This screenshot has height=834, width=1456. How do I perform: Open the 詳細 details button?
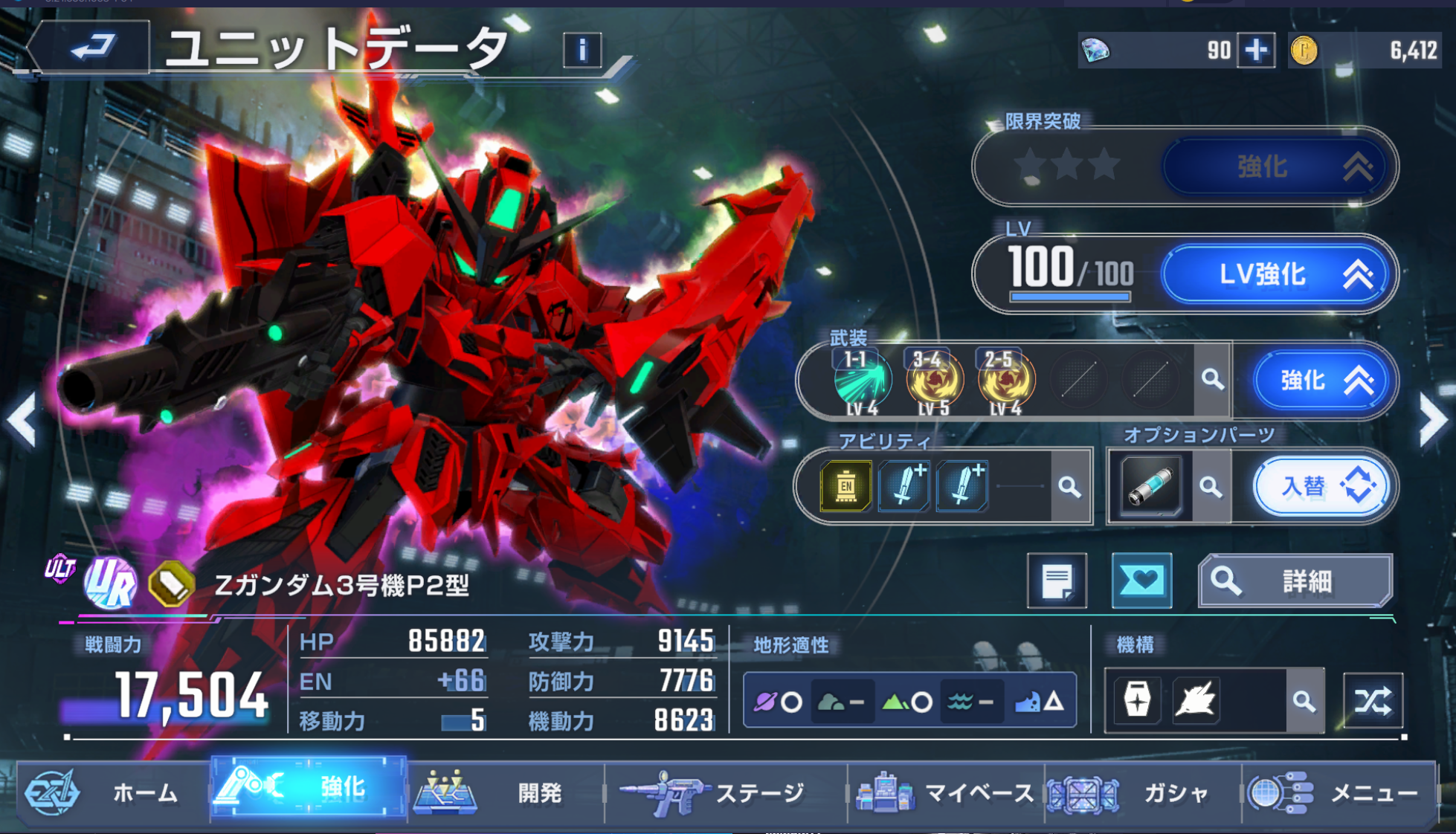(1295, 581)
